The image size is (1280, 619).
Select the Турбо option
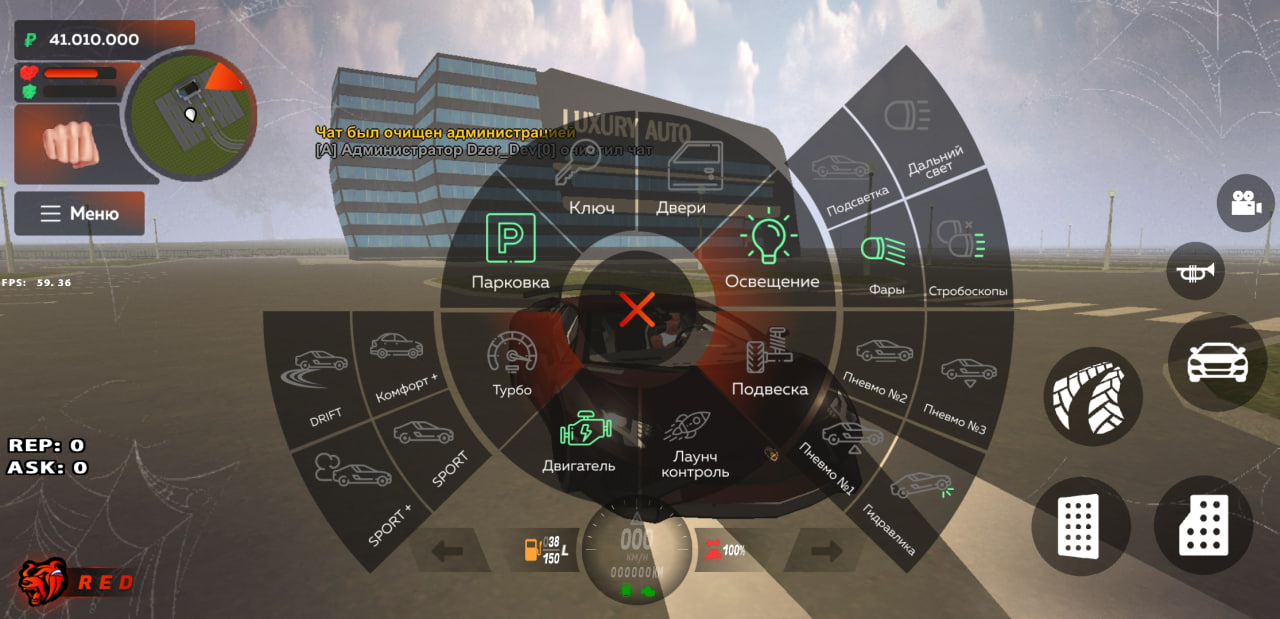point(512,364)
